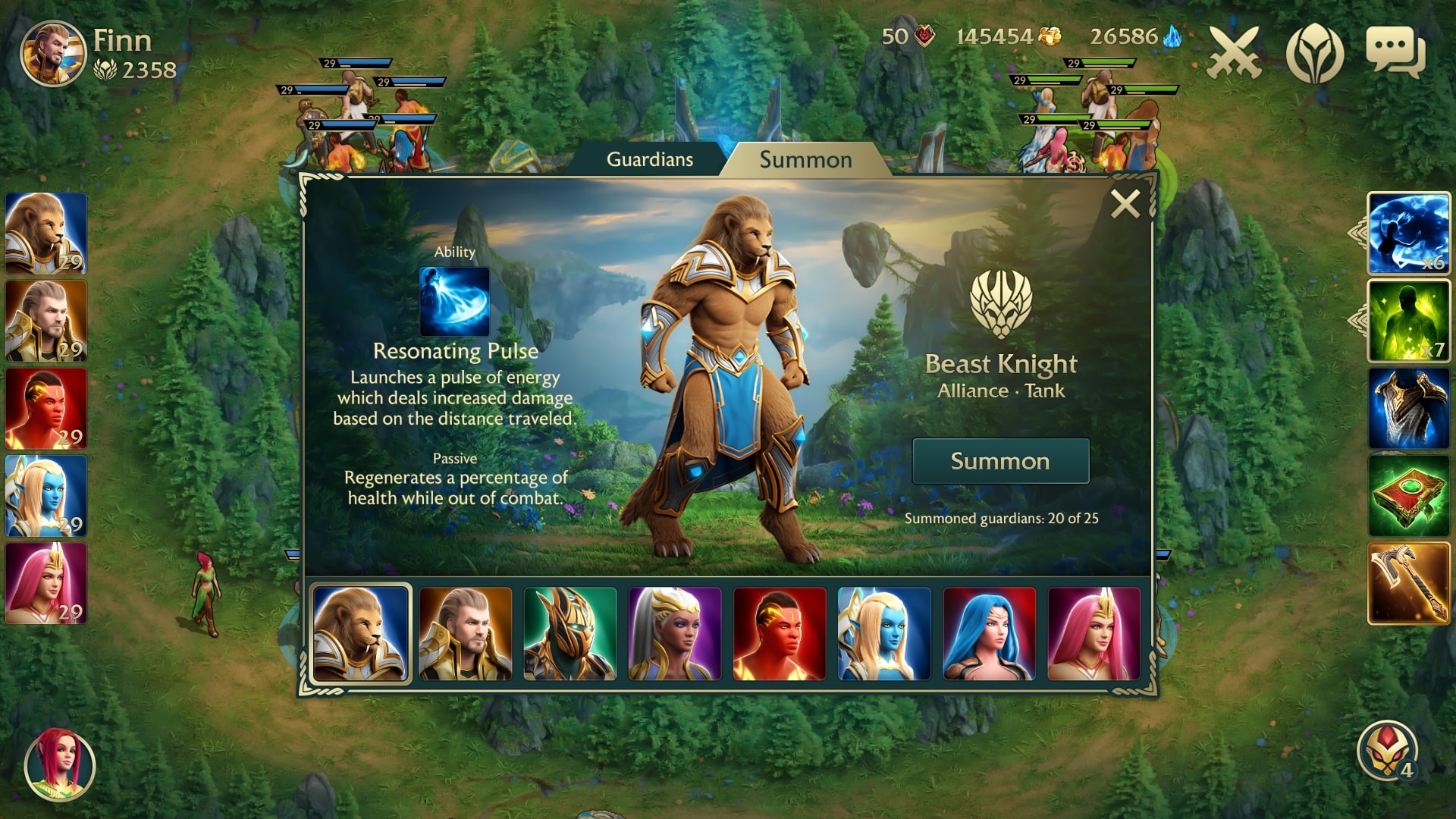Click the Beast Knight faction crest emblem
This screenshot has width=1456, height=819.
tap(1000, 303)
